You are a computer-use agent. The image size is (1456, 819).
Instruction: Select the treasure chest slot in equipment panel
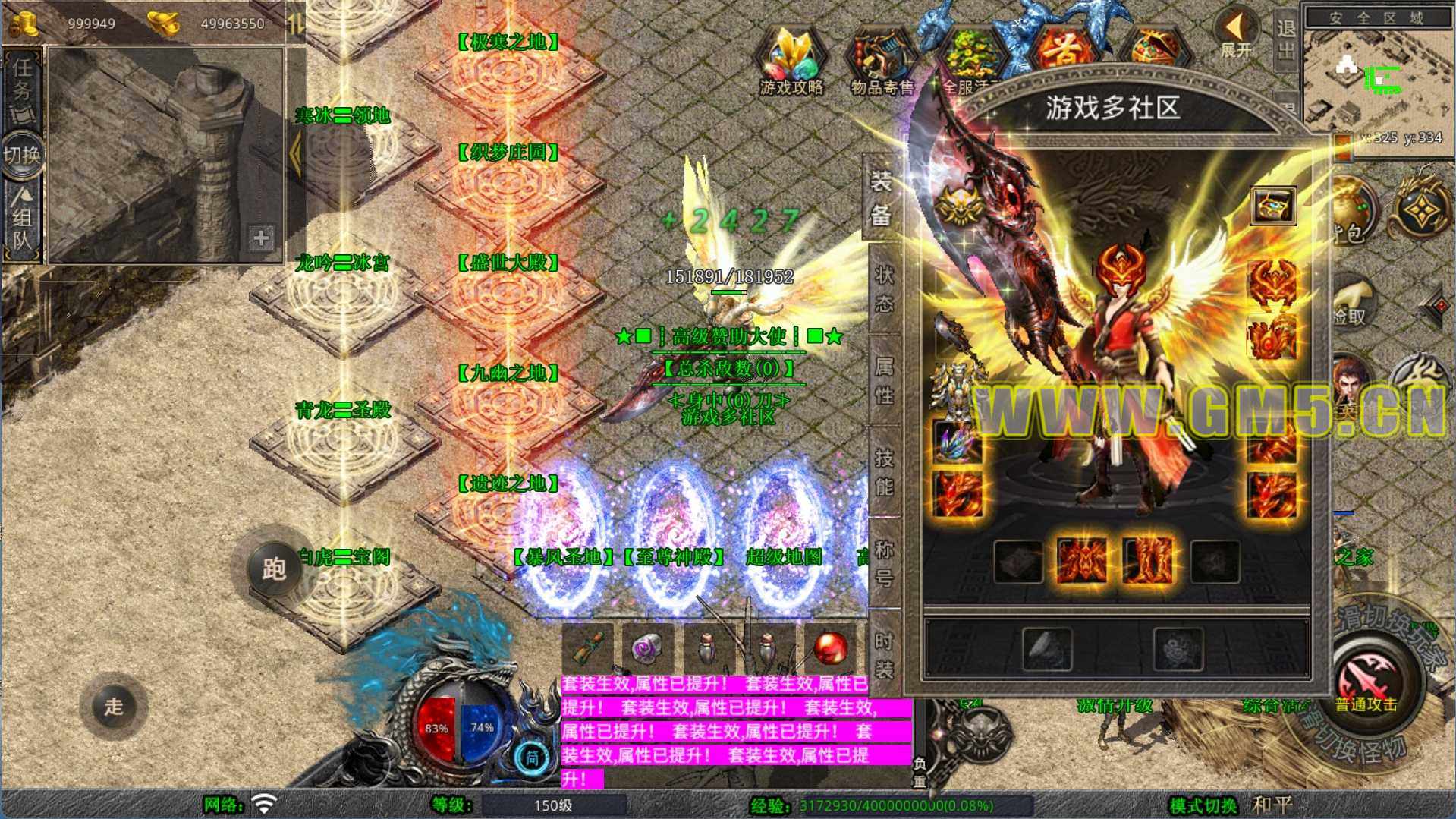(x=1272, y=205)
